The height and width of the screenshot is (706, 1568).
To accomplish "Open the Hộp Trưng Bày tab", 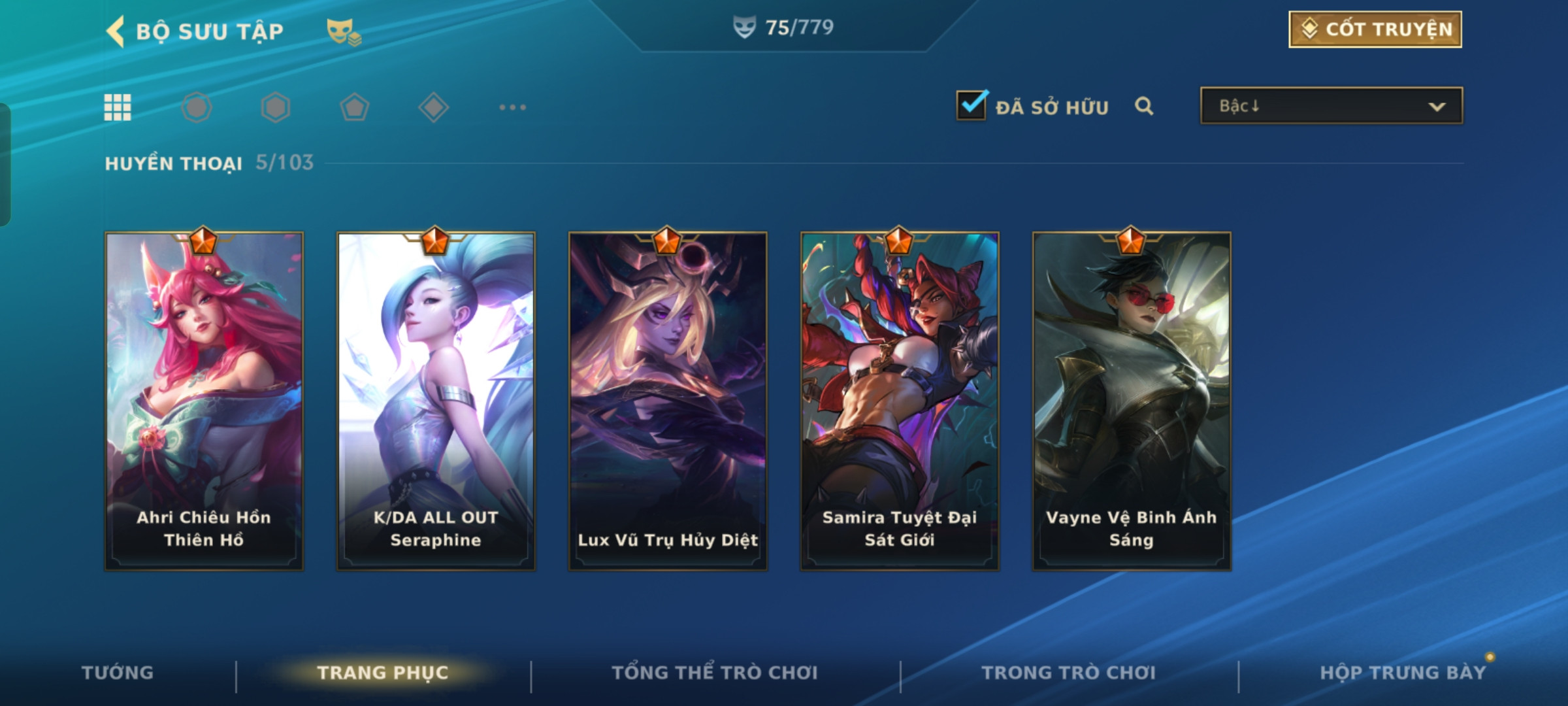I will coord(1402,673).
